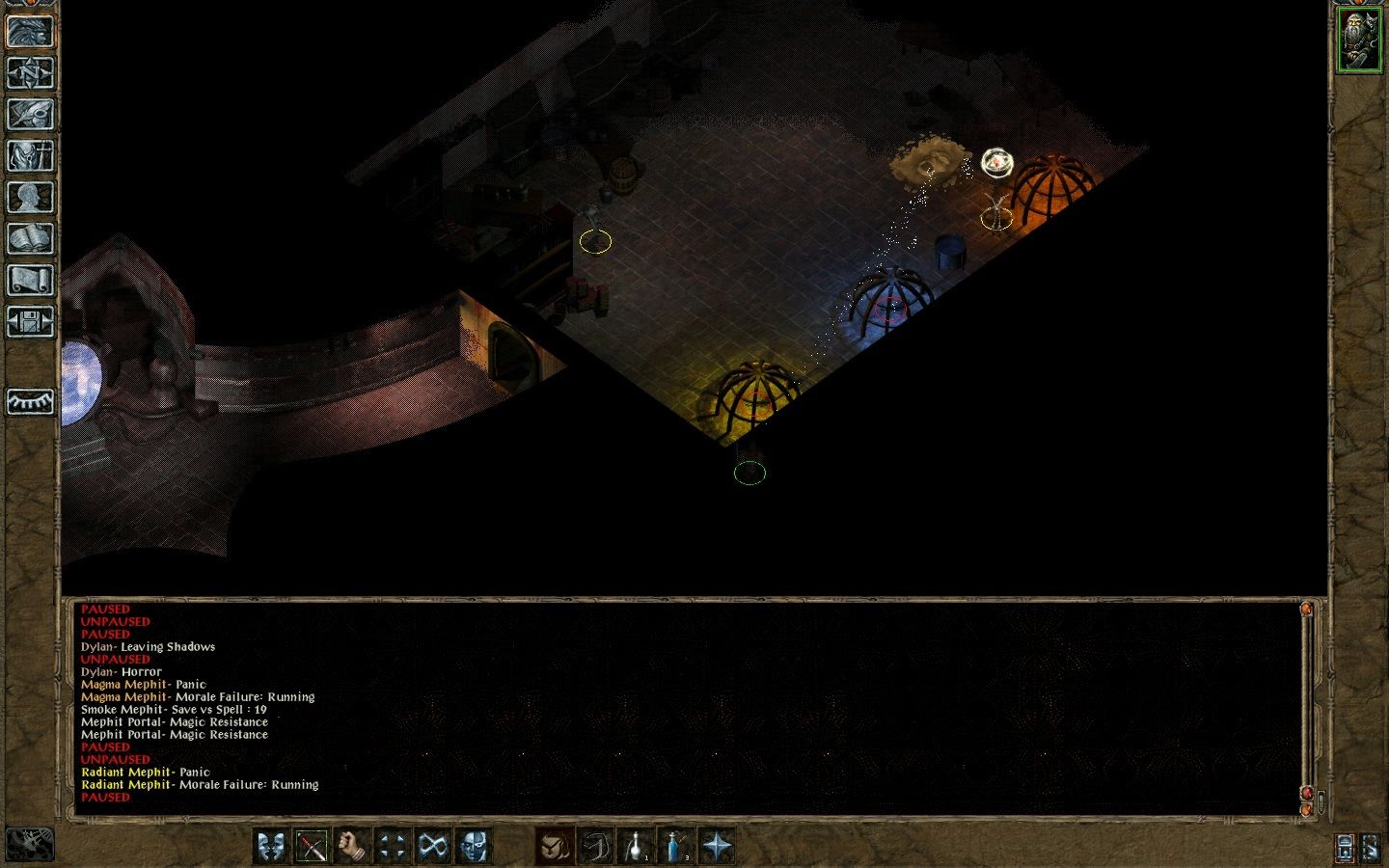The width and height of the screenshot is (1389, 868).
Task: Drink the blue potion in slot 3
Action: coord(674,846)
